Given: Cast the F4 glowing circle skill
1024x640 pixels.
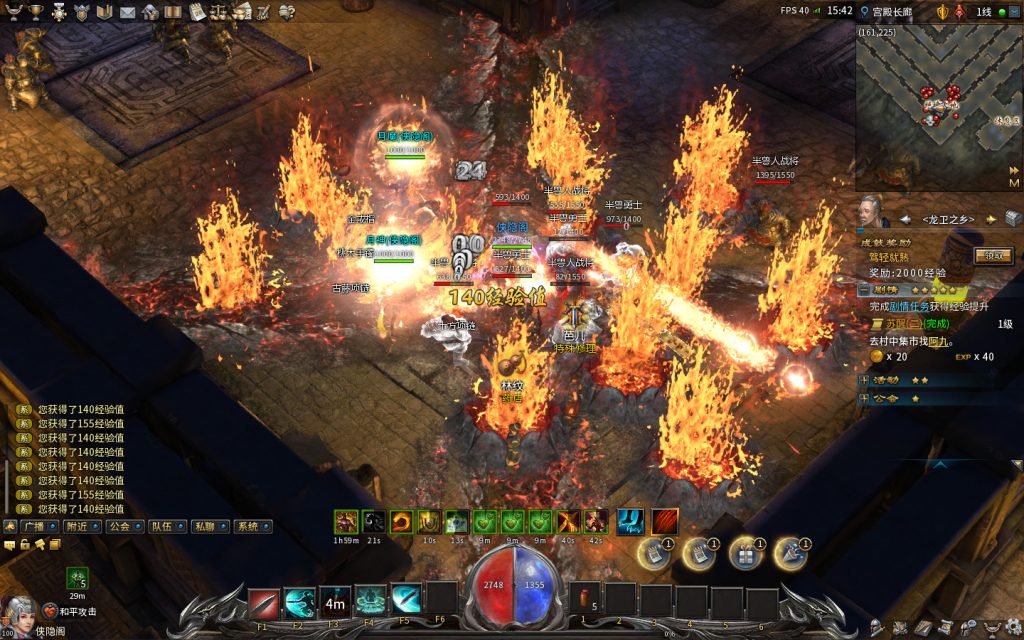Looking at the screenshot, I should pos(370,601).
